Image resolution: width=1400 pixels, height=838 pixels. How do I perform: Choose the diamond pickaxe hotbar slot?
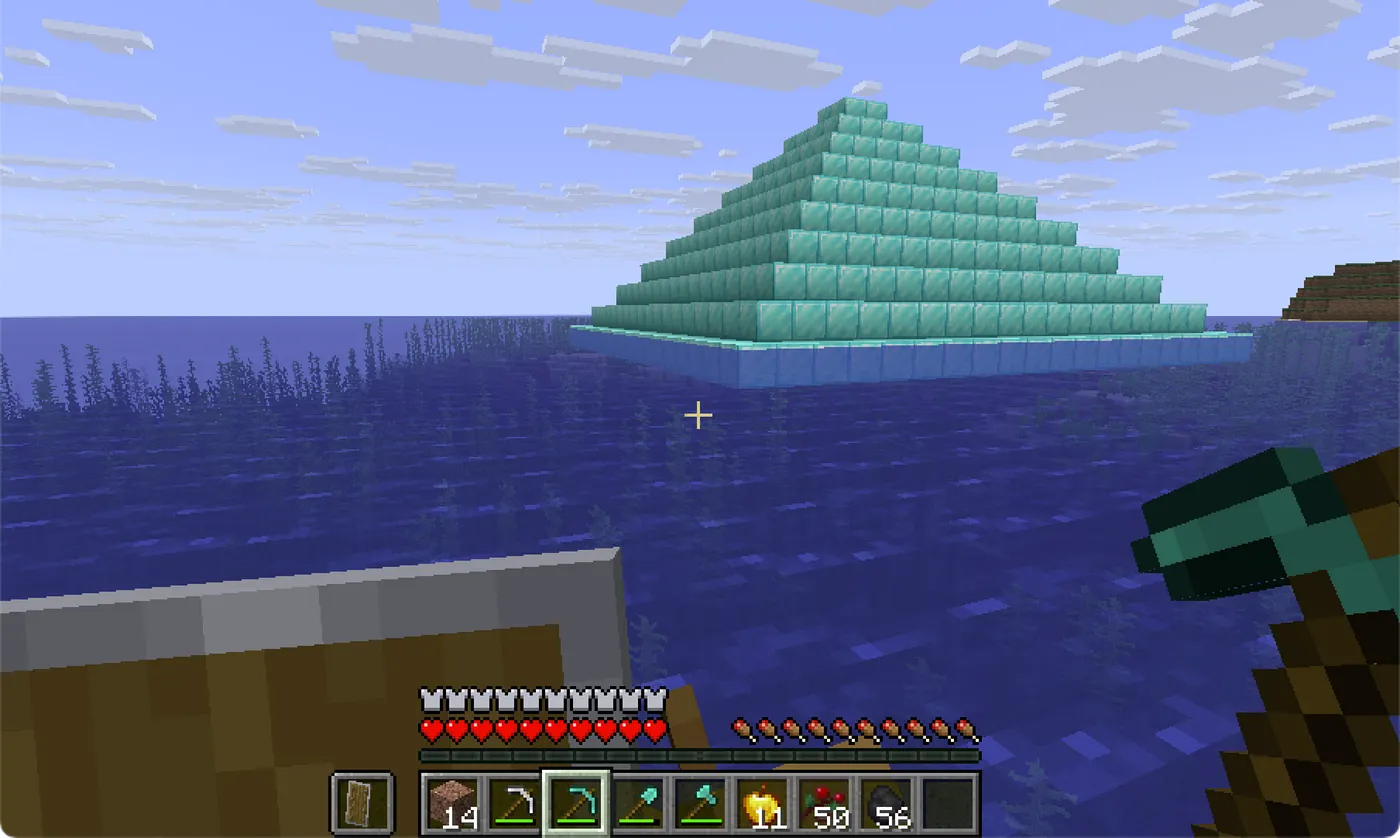[576, 802]
